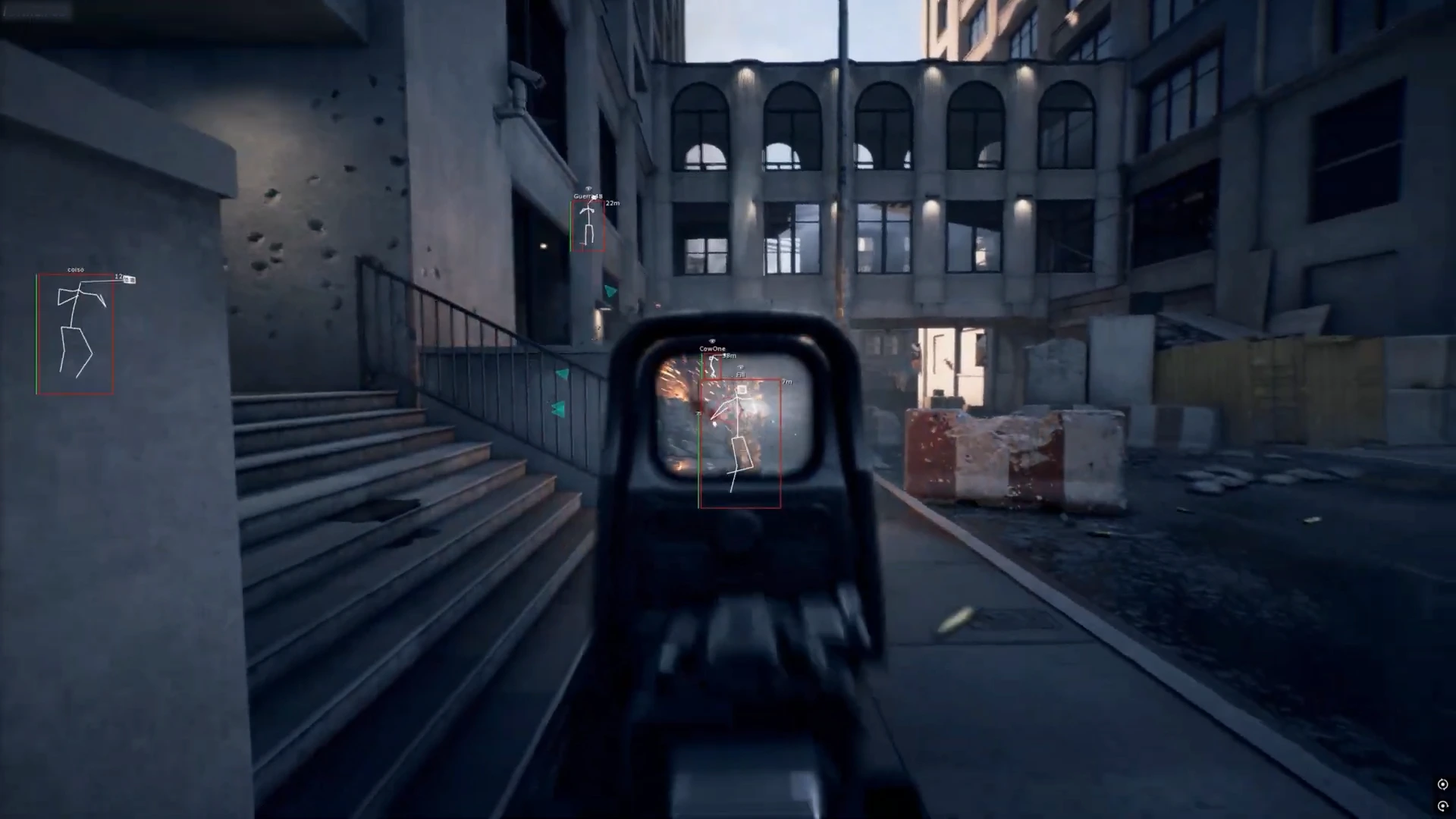The image size is (1456, 819).
Task: Select the Guerra48 nametag label
Action: tap(587, 196)
